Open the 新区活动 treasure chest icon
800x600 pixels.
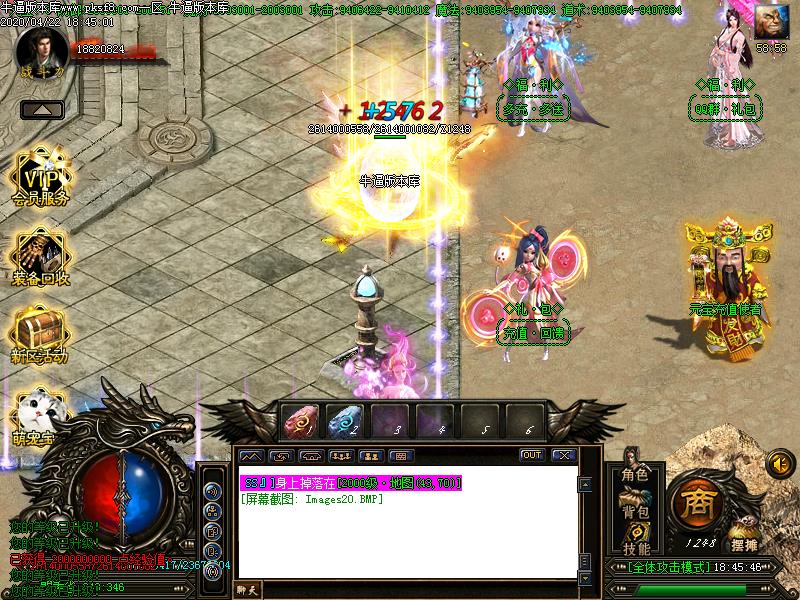pos(40,333)
